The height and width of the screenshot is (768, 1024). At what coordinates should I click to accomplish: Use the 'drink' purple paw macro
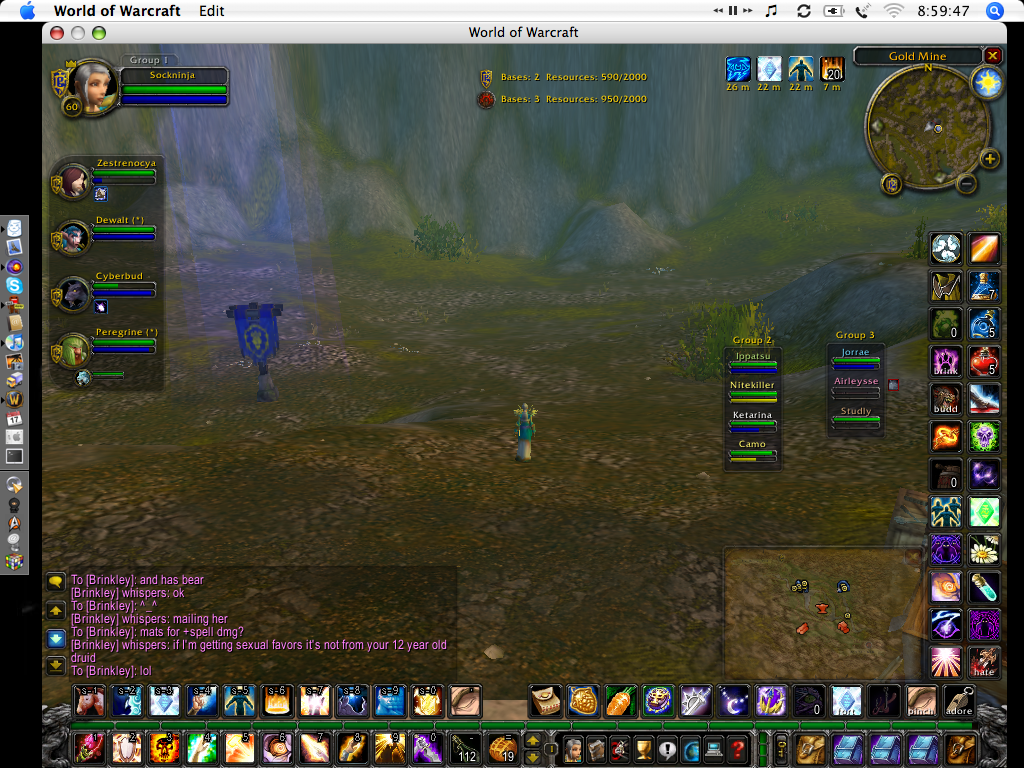946,361
